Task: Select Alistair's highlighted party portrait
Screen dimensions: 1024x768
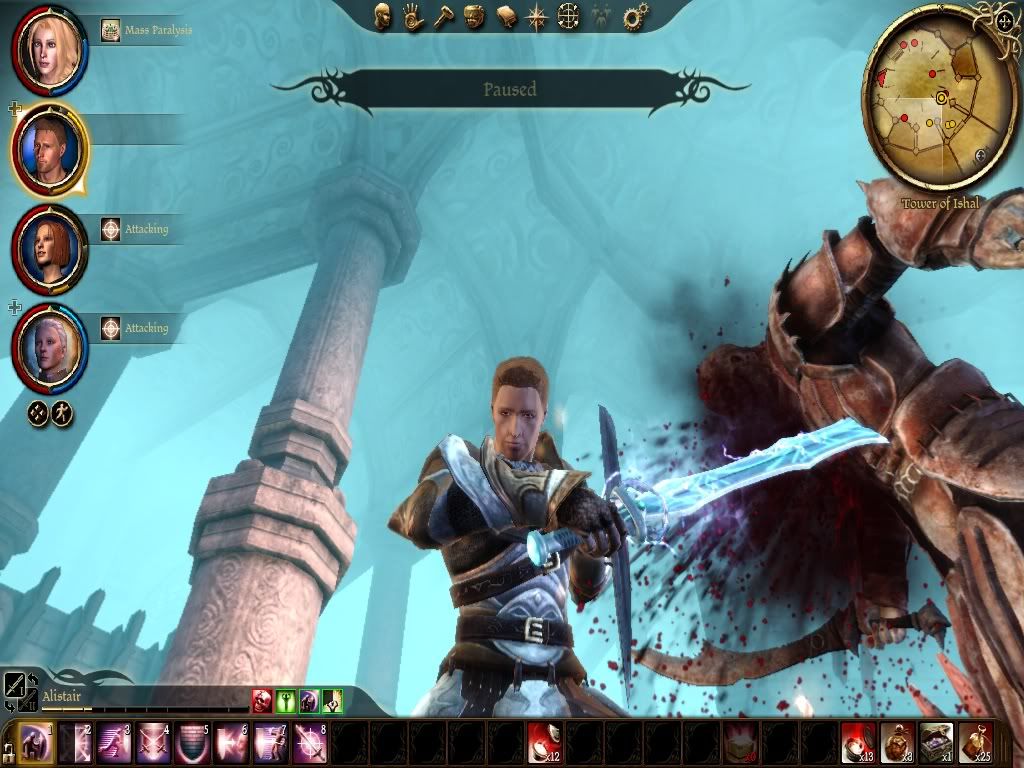Action: click(47, 150)
